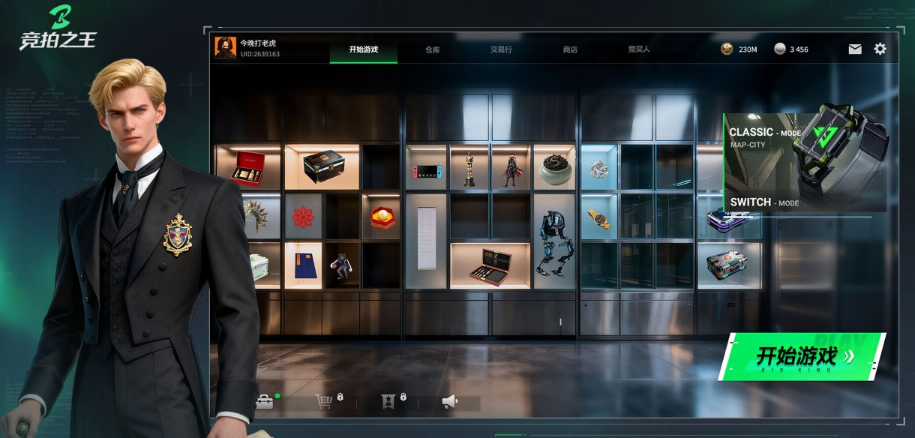This screenshot has height=438, width=915.
Task: Click the locked shopping cart icon
Action: tap(324, 401)
